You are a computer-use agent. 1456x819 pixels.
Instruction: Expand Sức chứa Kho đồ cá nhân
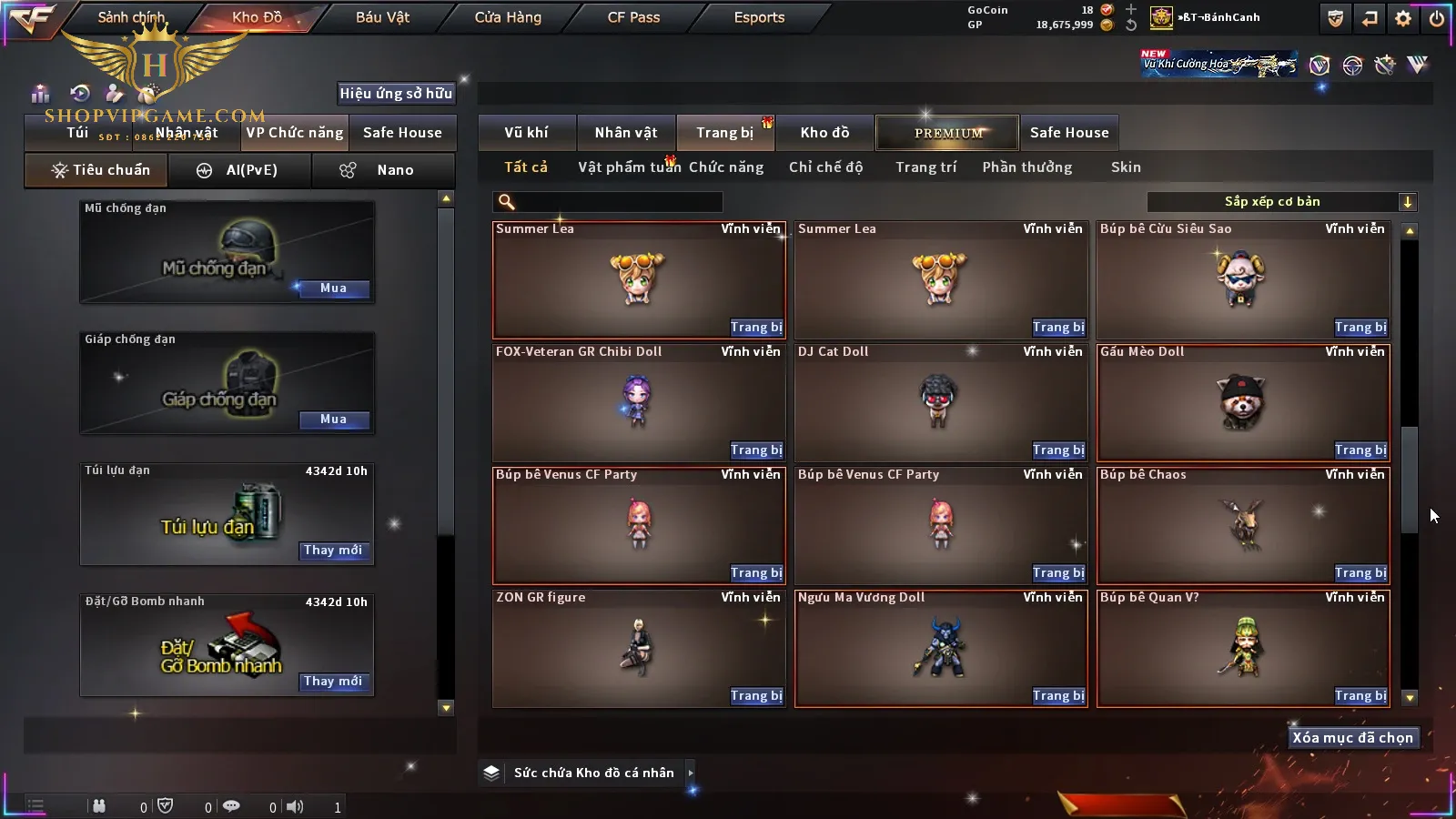click(x=691, y=773)
